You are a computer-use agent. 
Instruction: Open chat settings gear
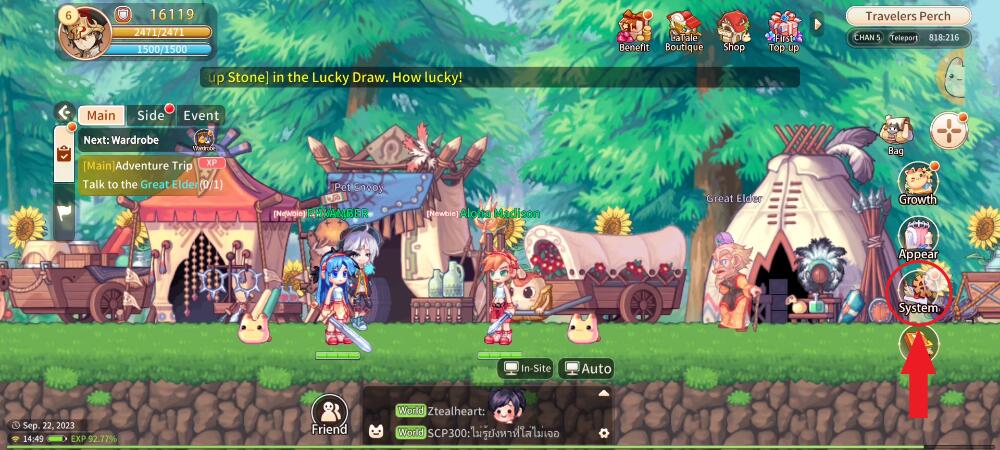(603, 433)
